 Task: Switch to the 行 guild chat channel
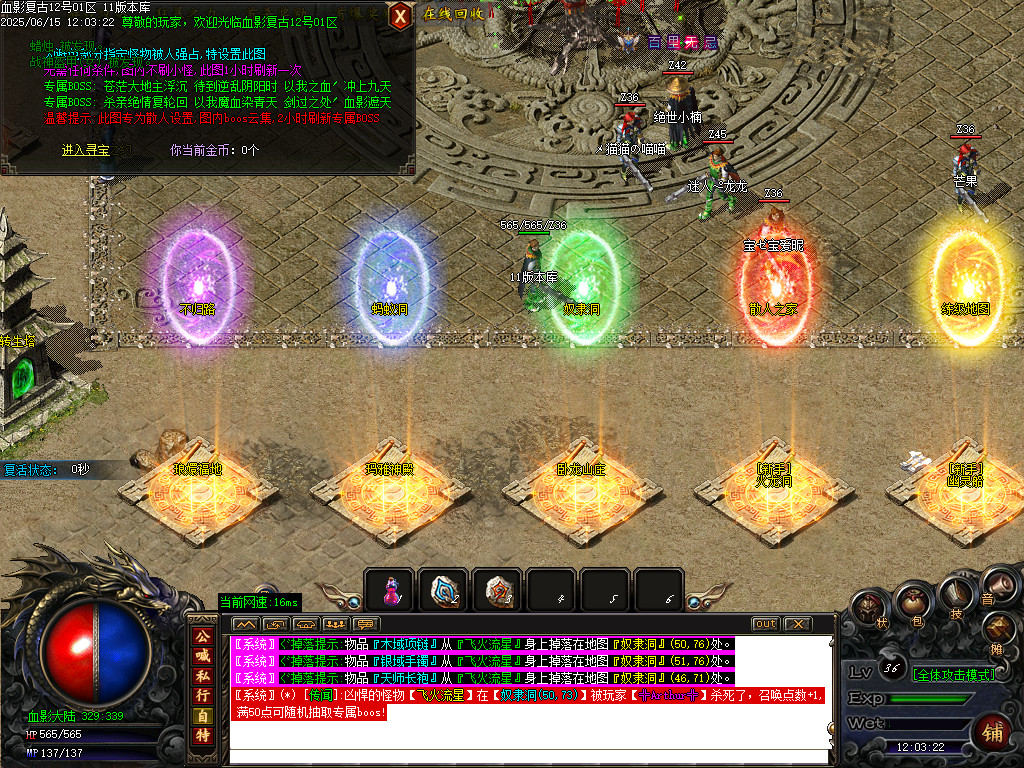click(203, 696)
